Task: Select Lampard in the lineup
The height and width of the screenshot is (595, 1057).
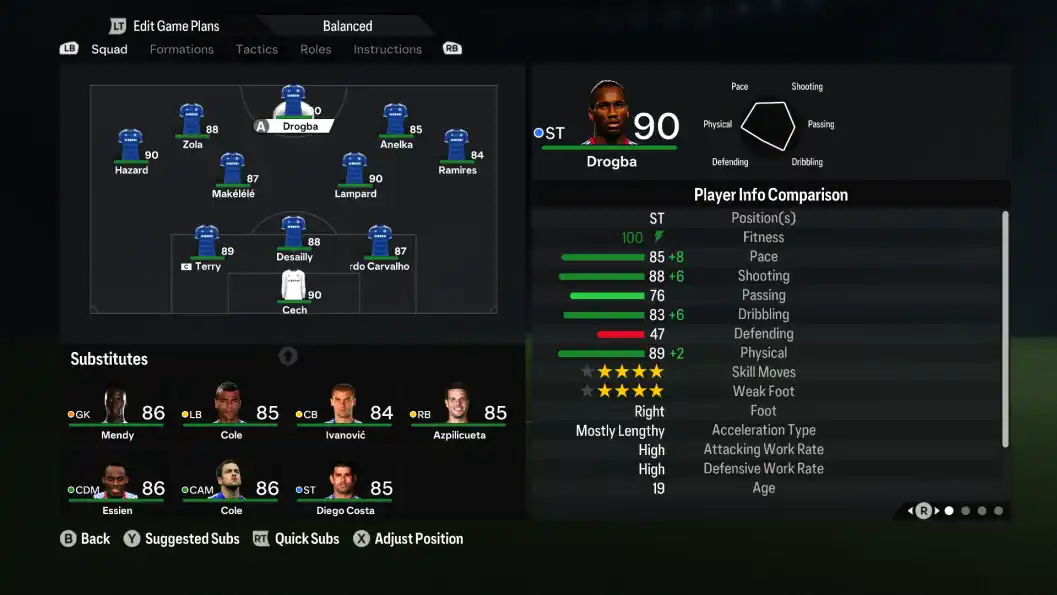Action: pos(355,172)
